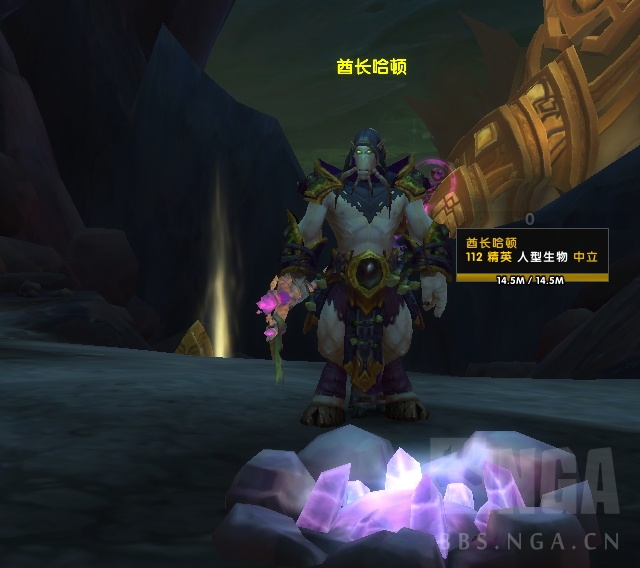Viewport: 640px width, 568px height.
Task: Target the 酋长哈顿 floating name label
Action: point(371,67)
